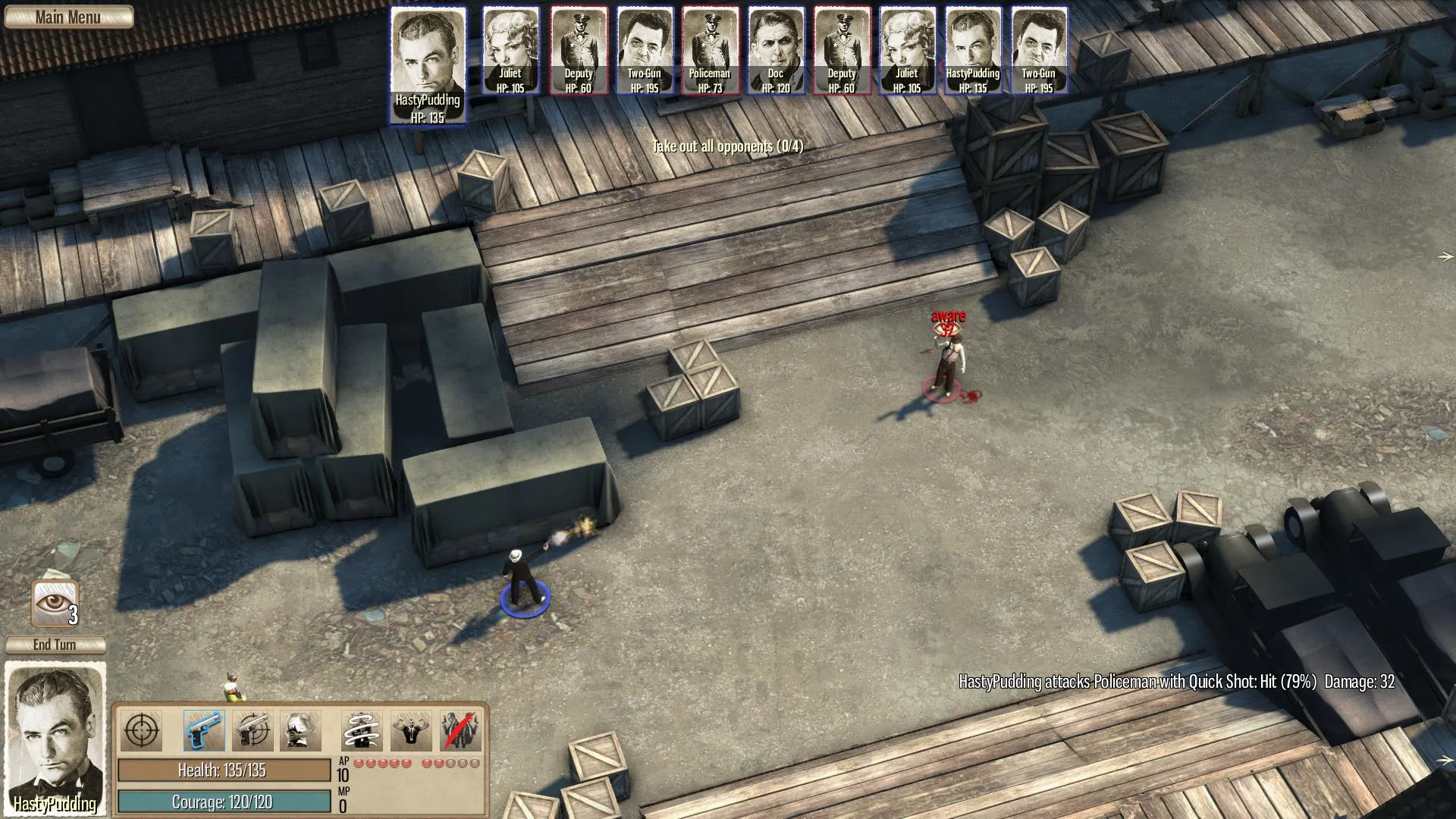Image resolution: width=1456 pixels, height=819 pixels.
Task: Use the punching fist melee ability
Action: [x=300, y=731]
